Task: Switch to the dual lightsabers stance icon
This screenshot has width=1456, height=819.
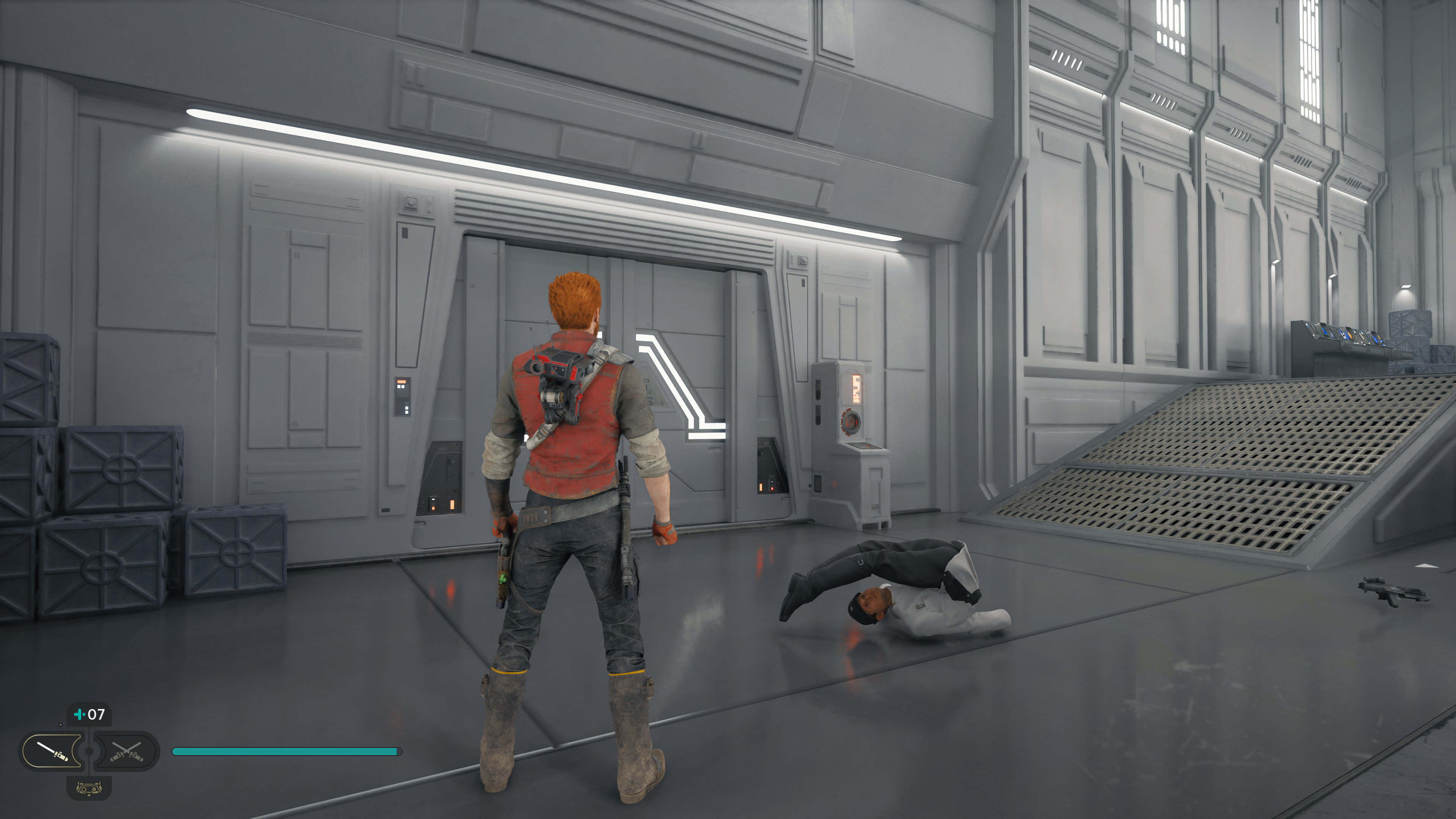Action: 126,751
